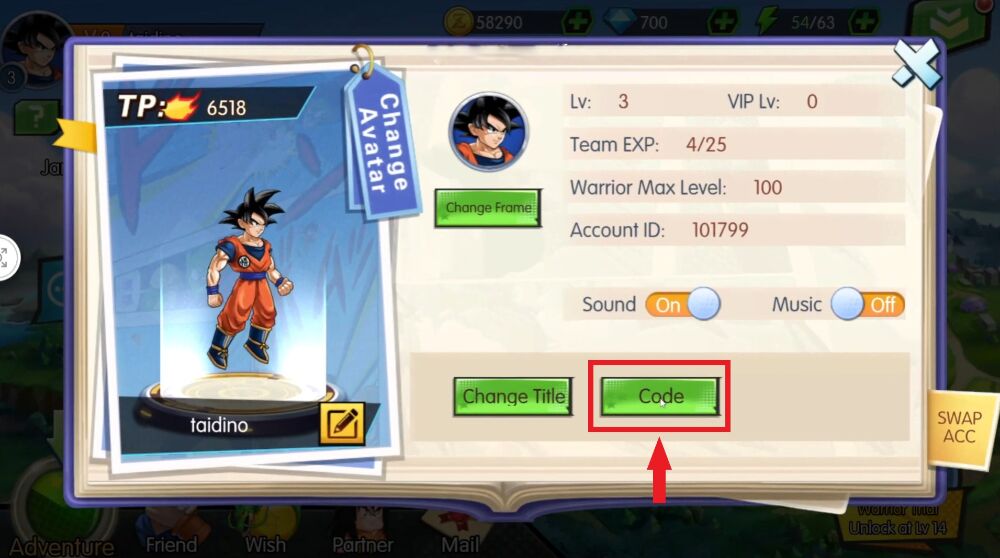Refill energy with the plus button
1000x558 pixels.
(864, 21)
